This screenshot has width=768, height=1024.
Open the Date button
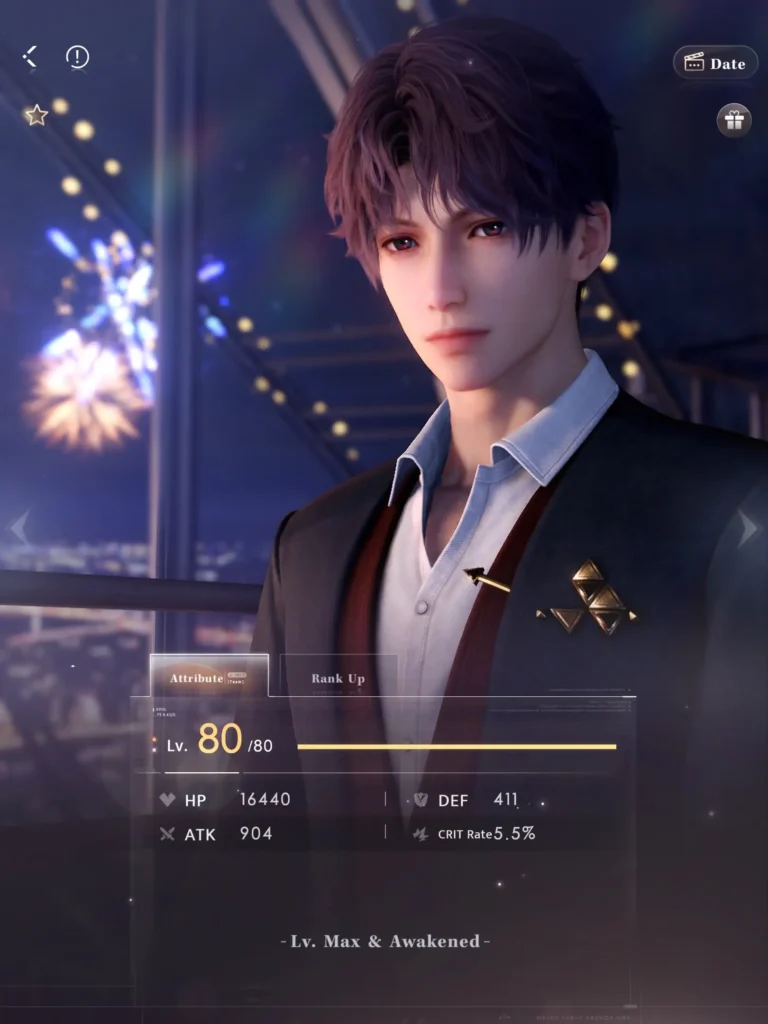pos(714,63)
